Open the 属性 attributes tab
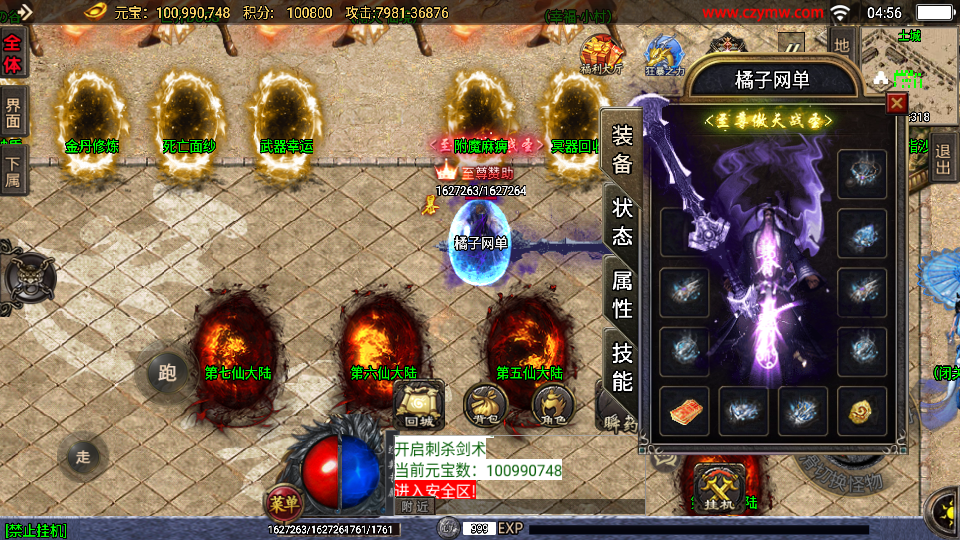Screen dimensions: 960x540 point(622,294)
